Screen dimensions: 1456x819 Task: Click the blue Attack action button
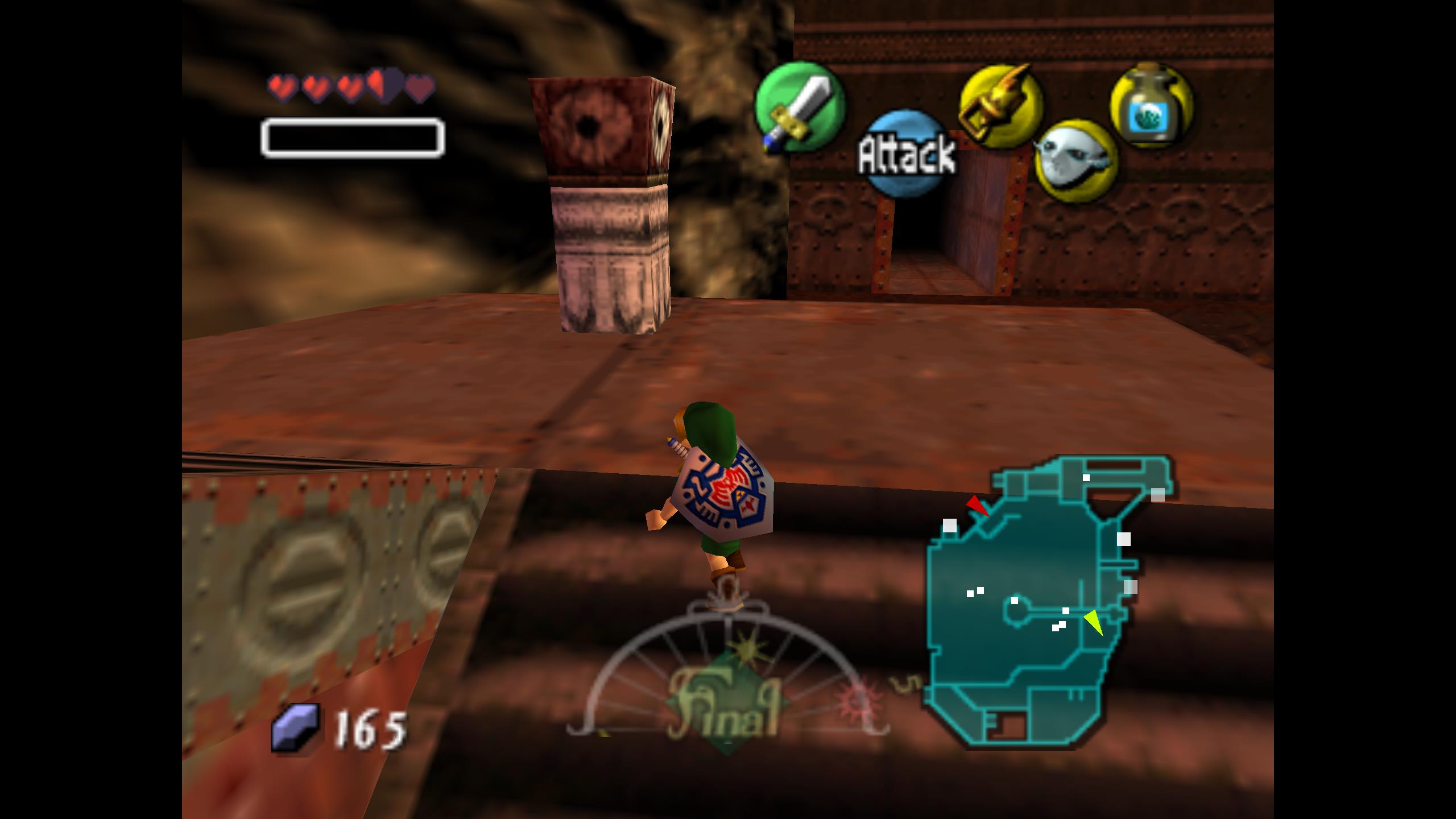907,154
